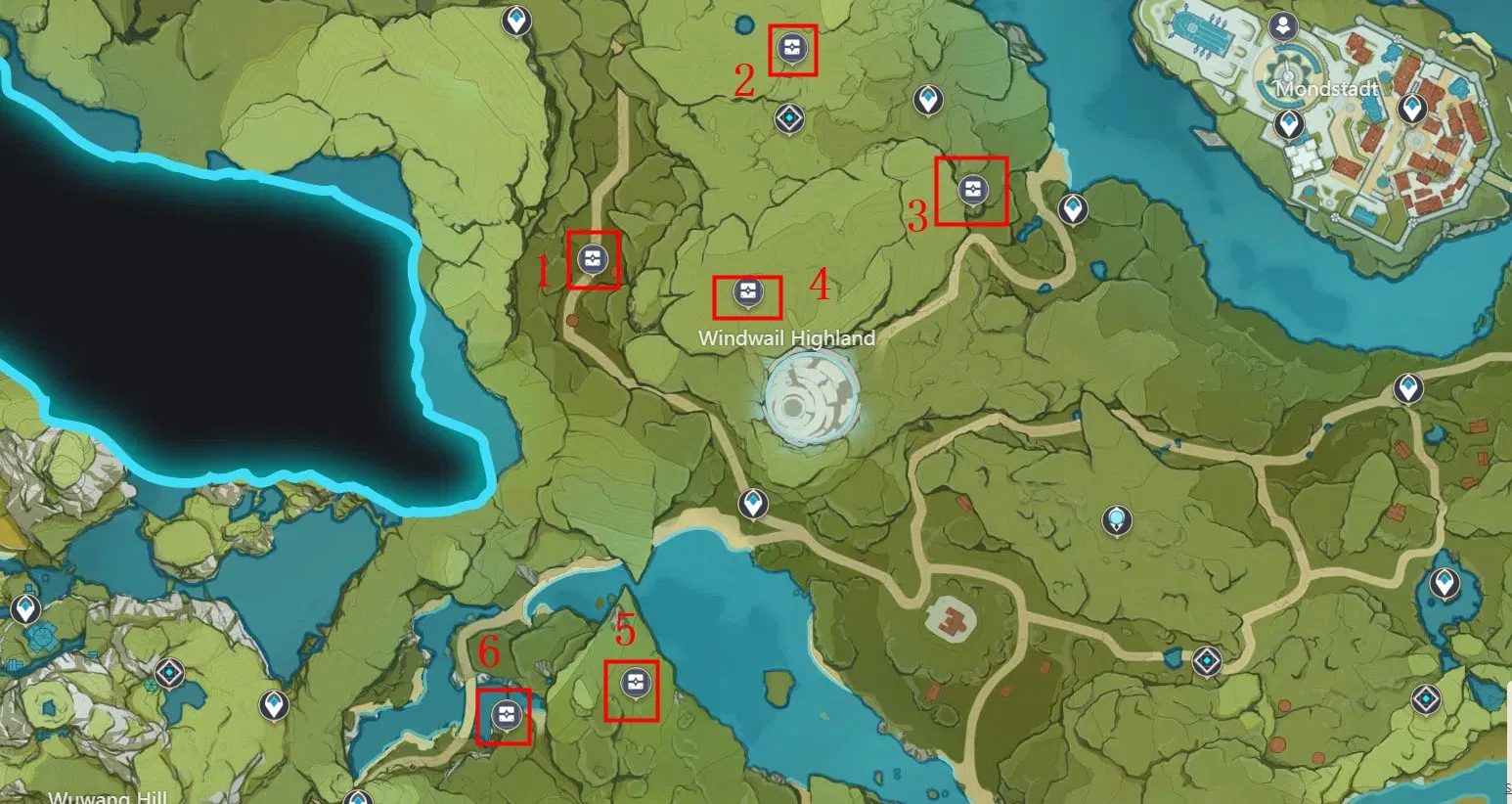Select the viewpoint marker labeled 5
The width and height of the screenshot is (1512, 804).
coord(634,683)
